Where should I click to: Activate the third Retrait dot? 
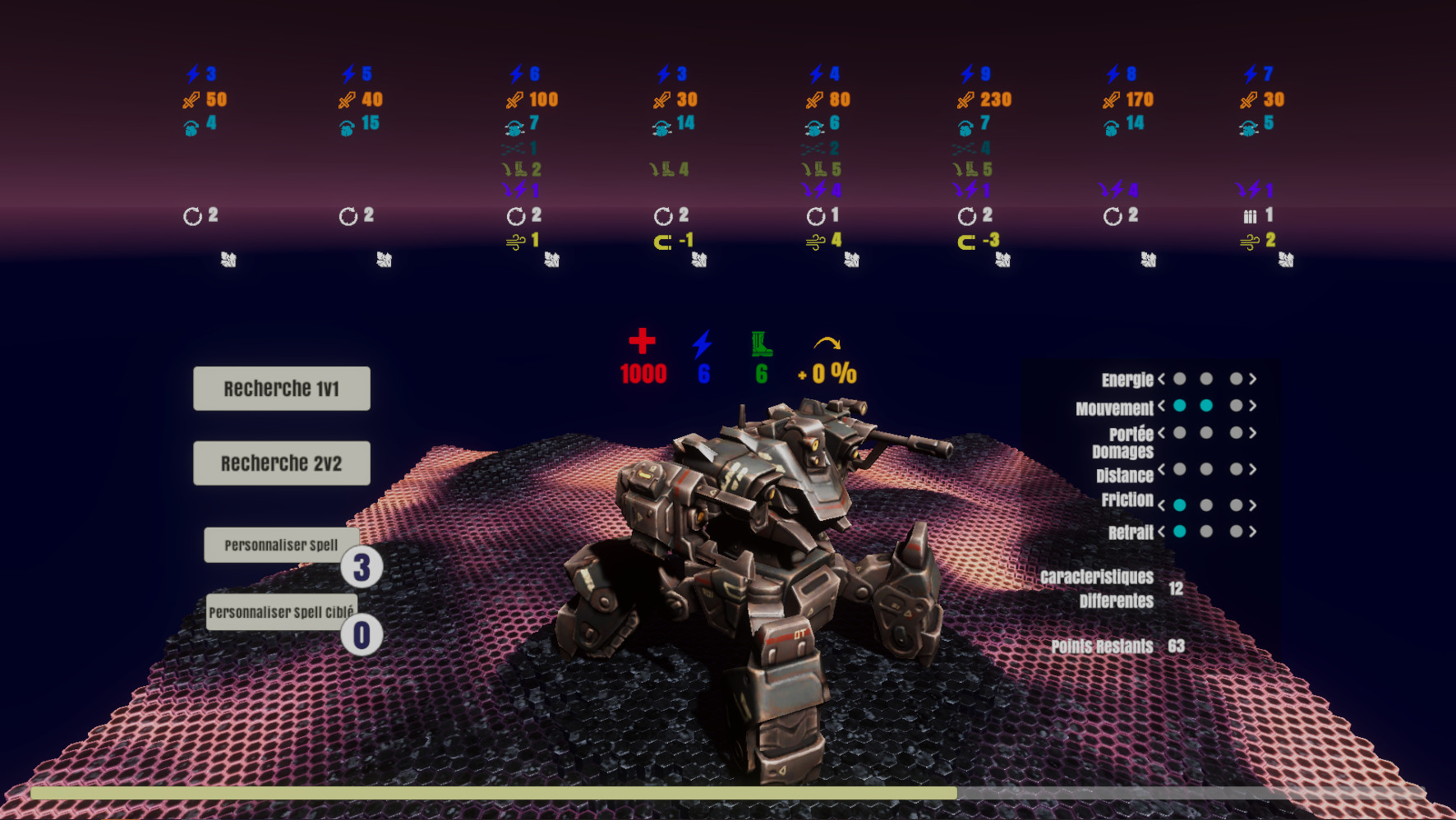coord(1237,531)
